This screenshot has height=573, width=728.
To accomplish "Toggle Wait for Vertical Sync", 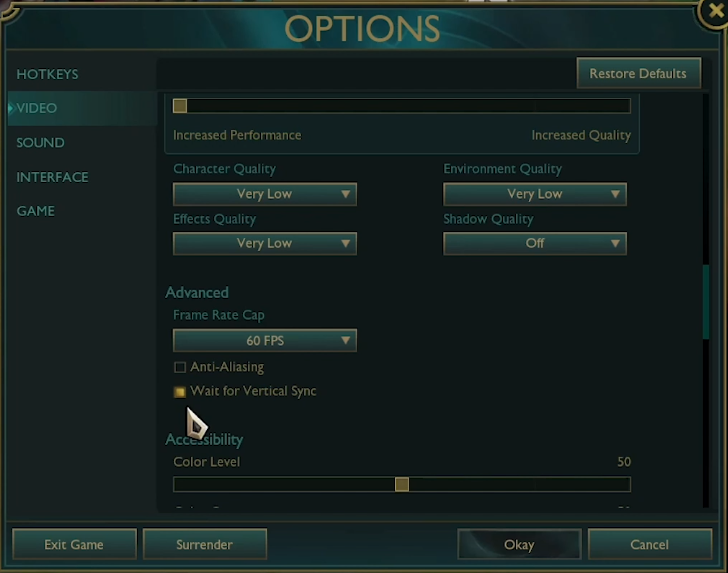I will 180,392.
